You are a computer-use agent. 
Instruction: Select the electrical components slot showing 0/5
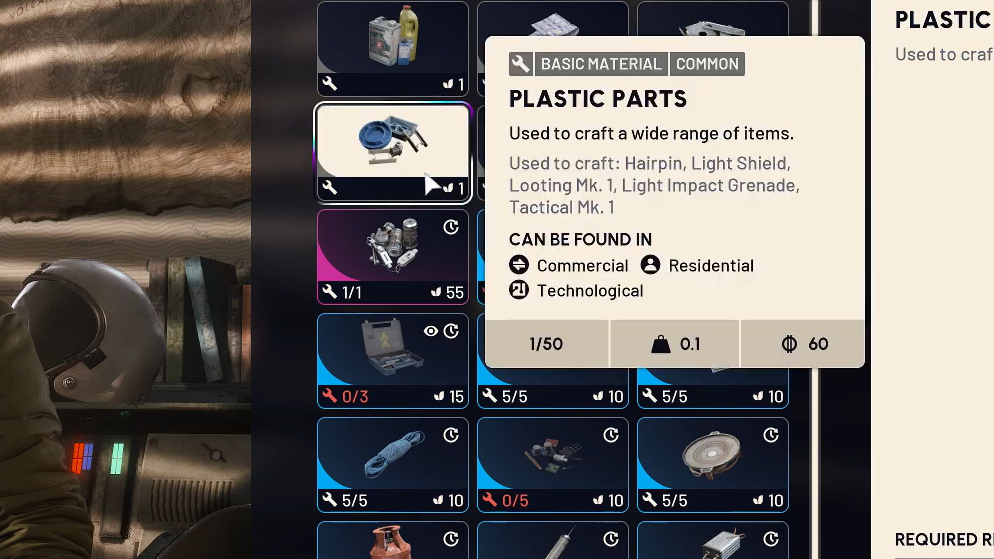pos(552,464)
